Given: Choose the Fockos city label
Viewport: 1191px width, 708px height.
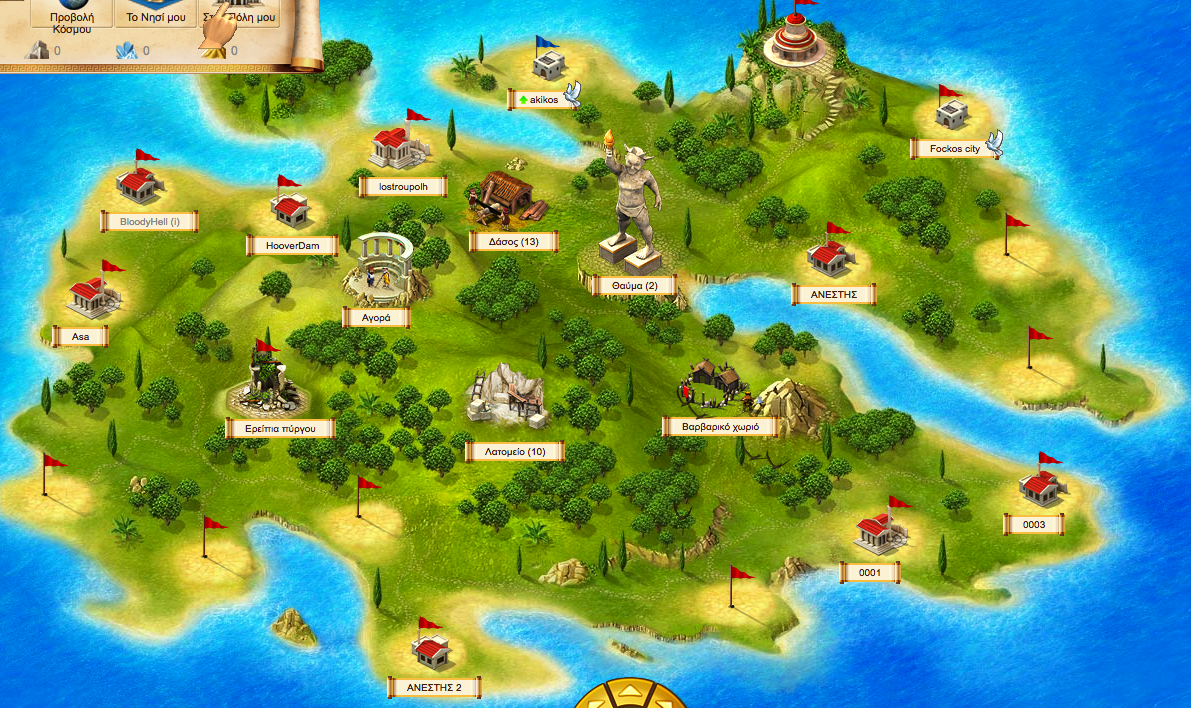Looking at the screenshot, I should click(954, 149).
